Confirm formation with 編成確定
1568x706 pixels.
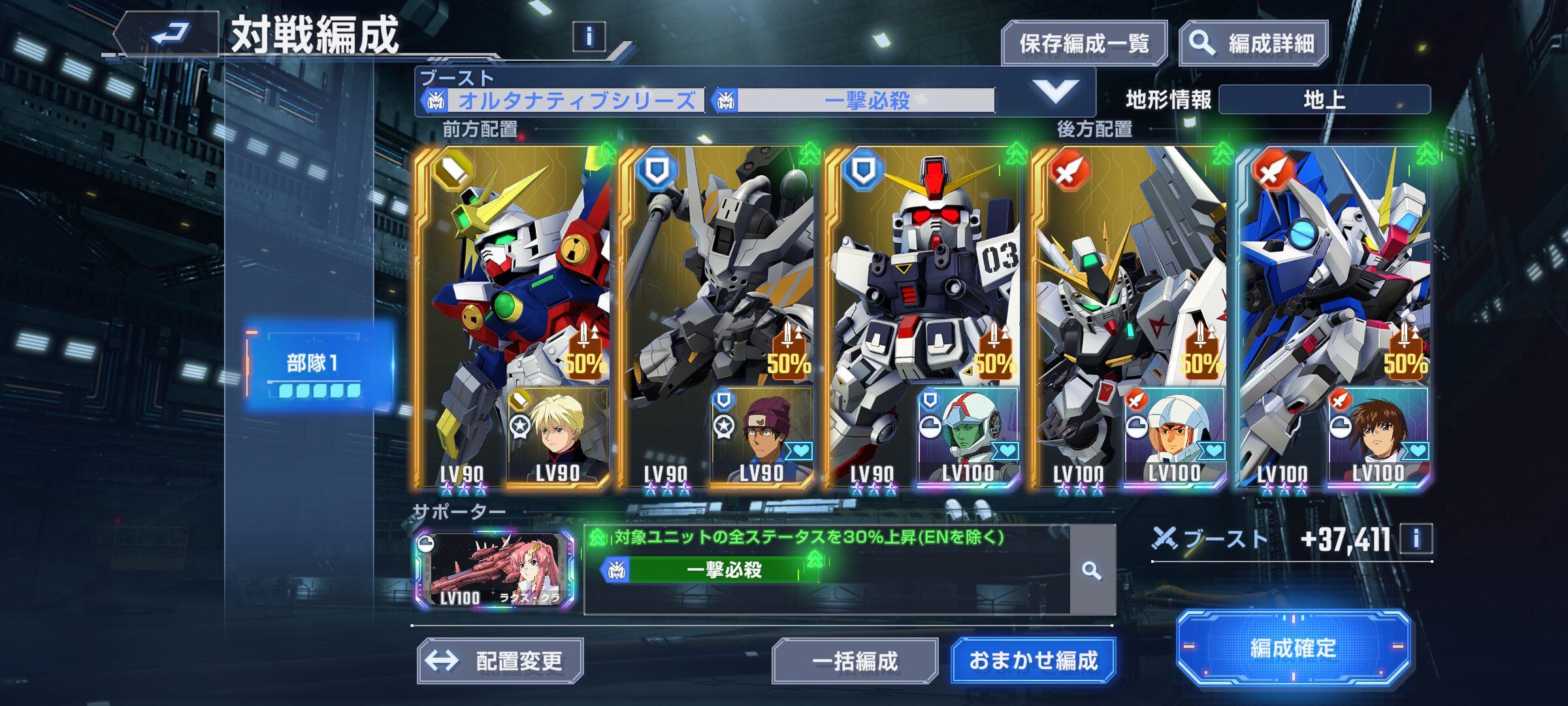click(x=1293, y=648)
